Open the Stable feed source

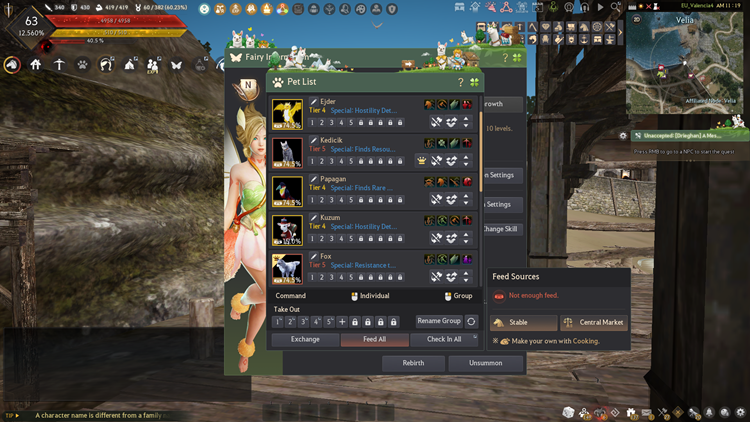coord(524,323)
